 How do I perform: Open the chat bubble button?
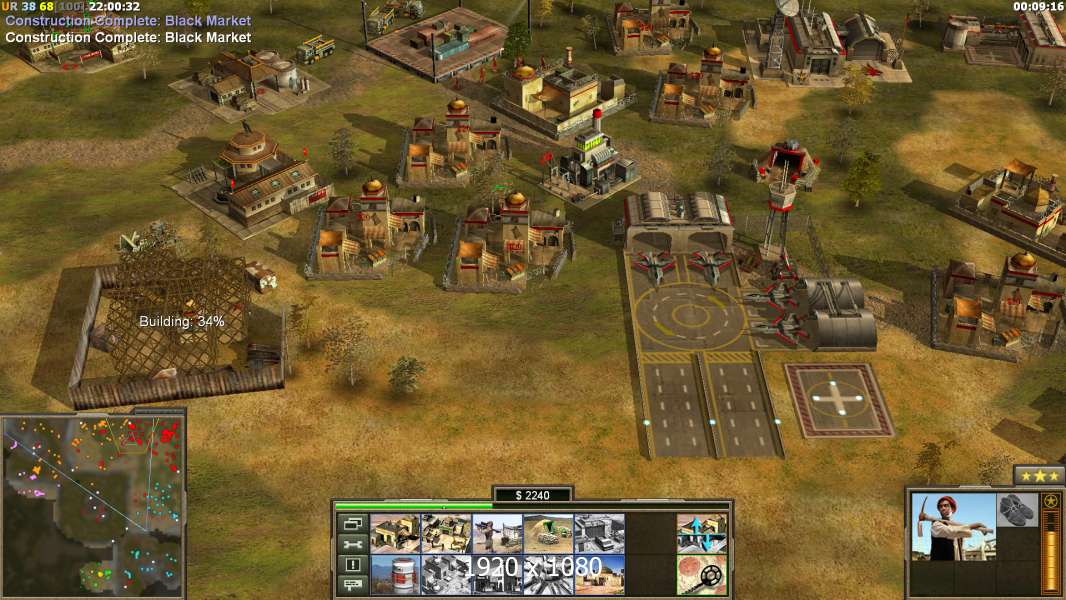pyautogui.click(x=351, y=585)
